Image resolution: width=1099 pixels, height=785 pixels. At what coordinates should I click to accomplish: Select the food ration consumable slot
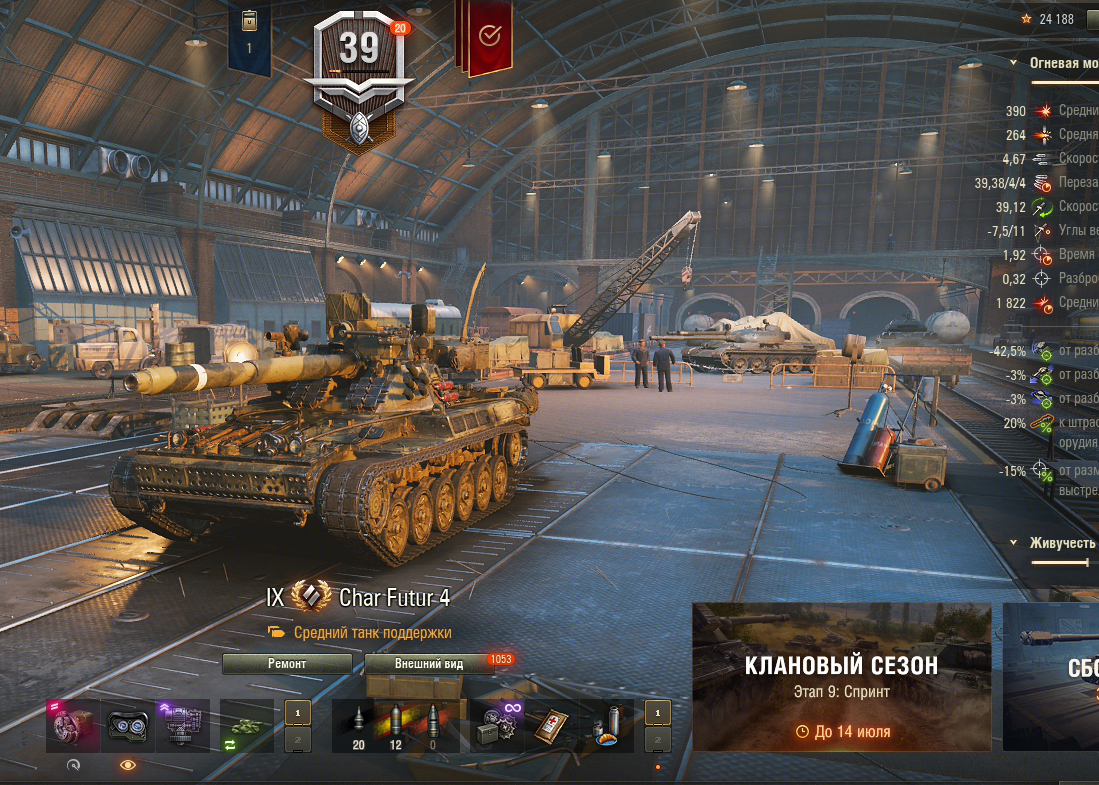(606, 725)
